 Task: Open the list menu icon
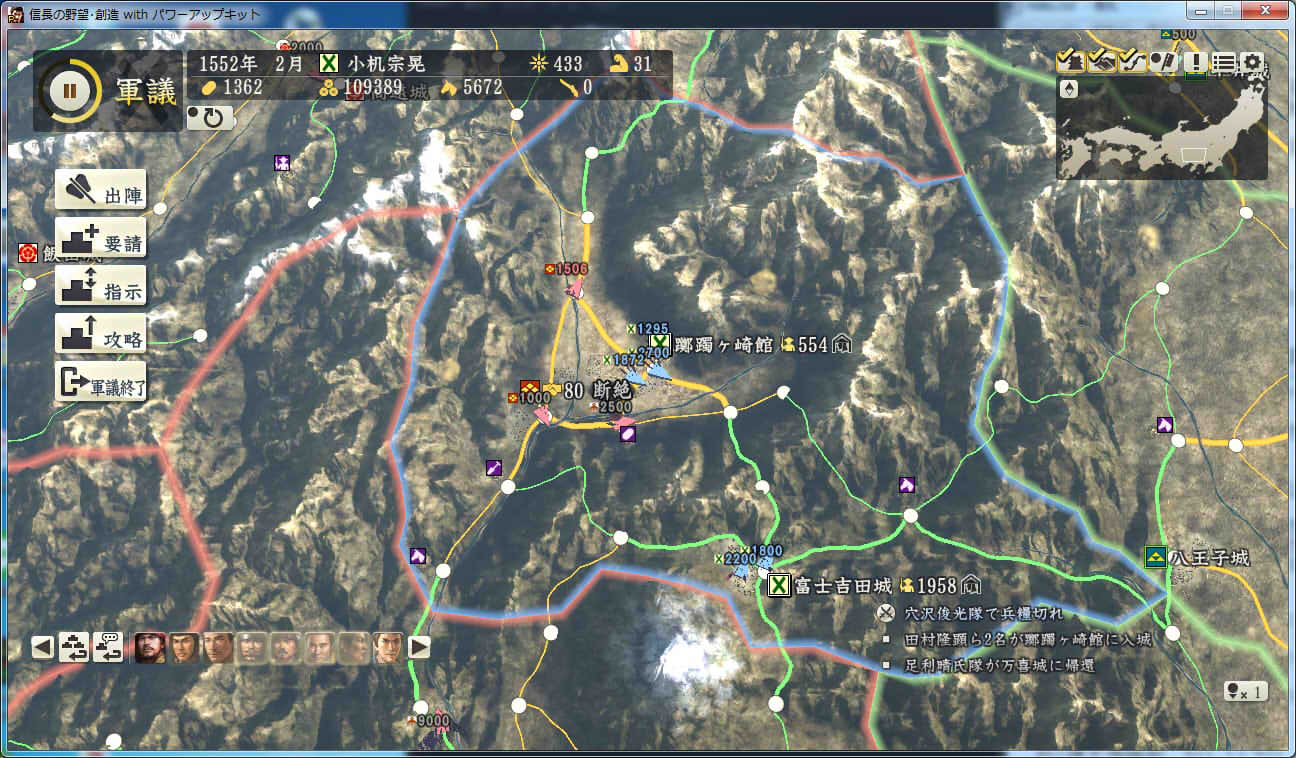(x=1223, y=62)
